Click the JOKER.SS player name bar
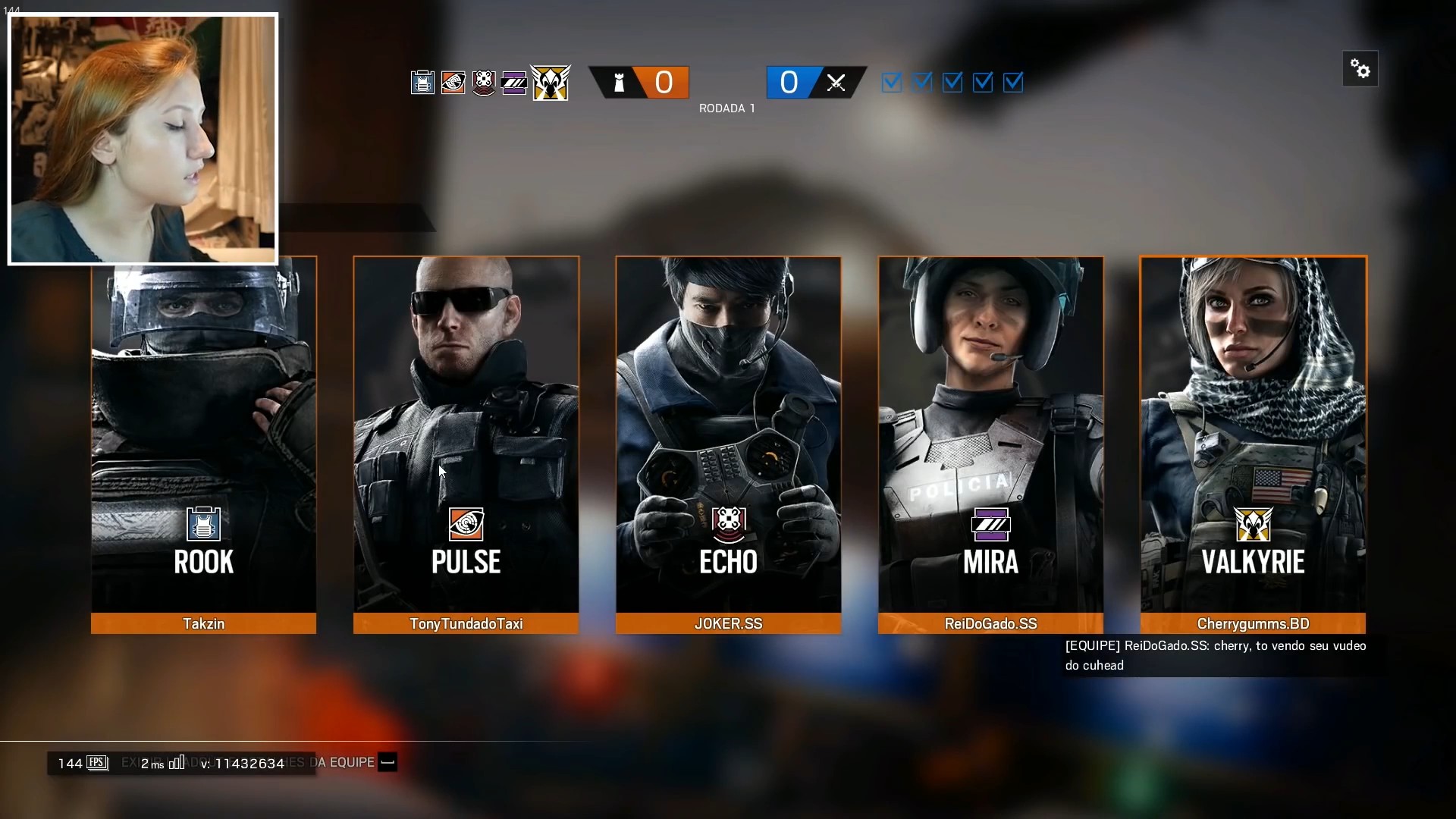The image size is (1456, 819). pyautogui.click(x=728, y=623)
